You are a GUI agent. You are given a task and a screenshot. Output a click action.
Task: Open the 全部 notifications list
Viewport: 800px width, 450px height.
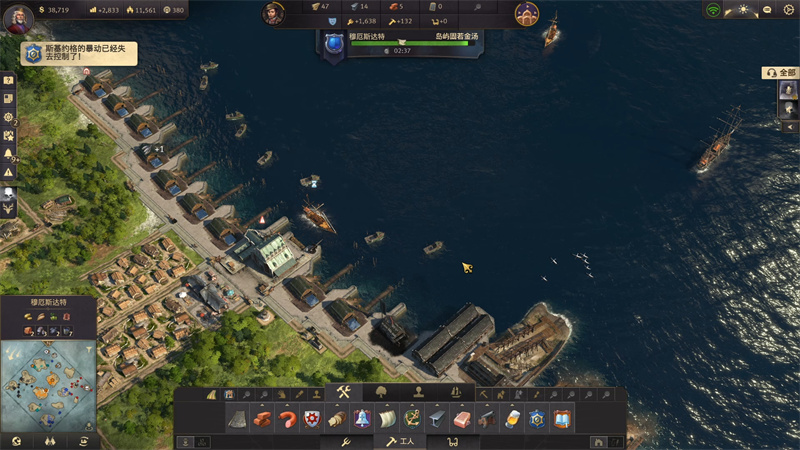point(782,72)
